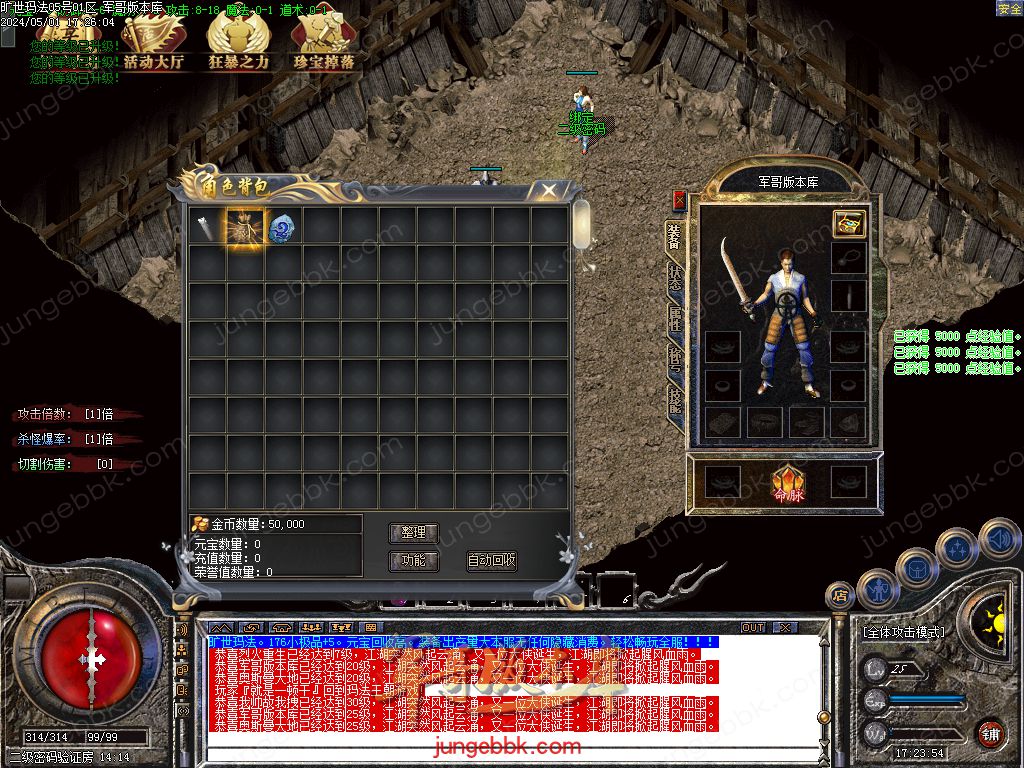Click the treasure chest icon in equipment panel
1024x768 pixels.
(x=848, y=224)
